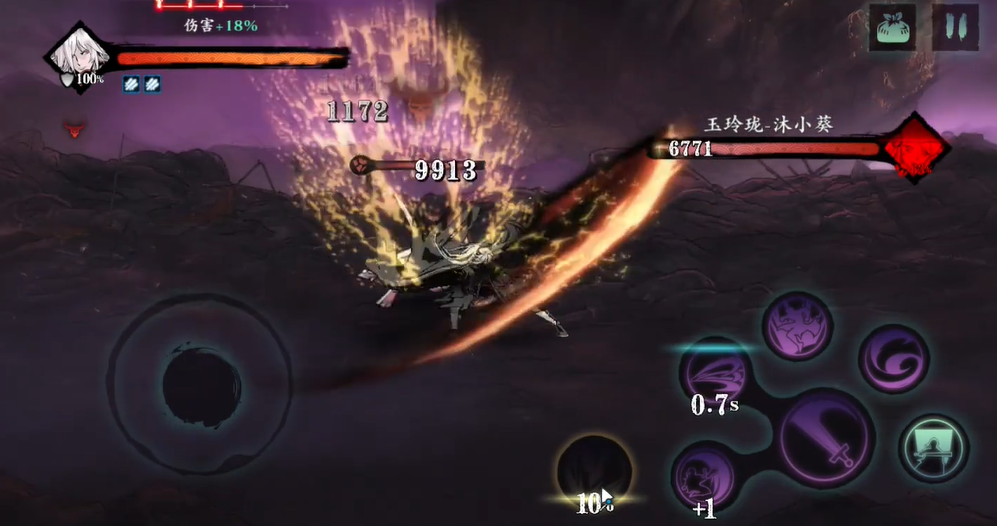This screenshot has width=997, height=526.
Task: Touch the virtual movement joystick
Action: (201, 382)
